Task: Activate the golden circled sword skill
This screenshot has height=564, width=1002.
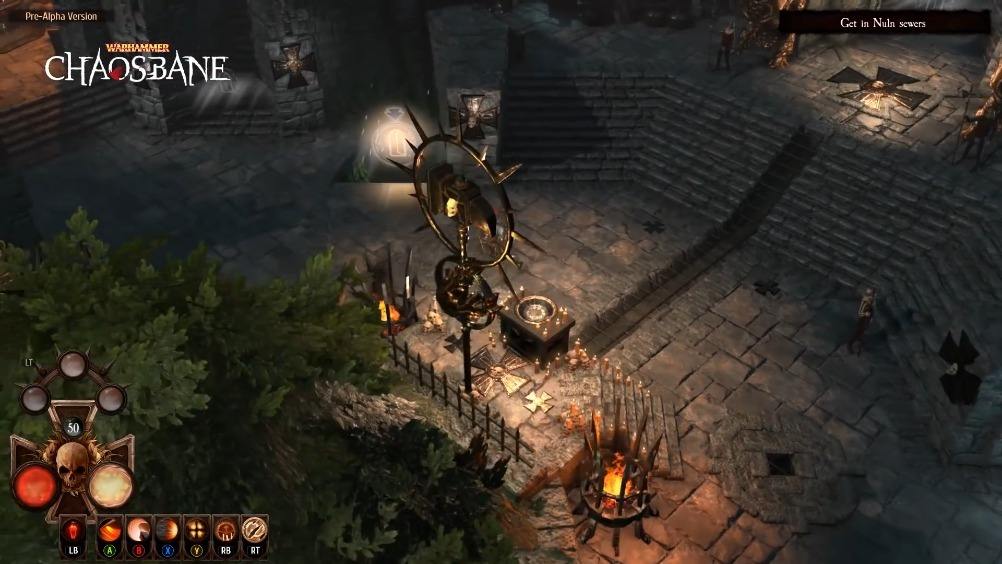Action: coord(255,530)
